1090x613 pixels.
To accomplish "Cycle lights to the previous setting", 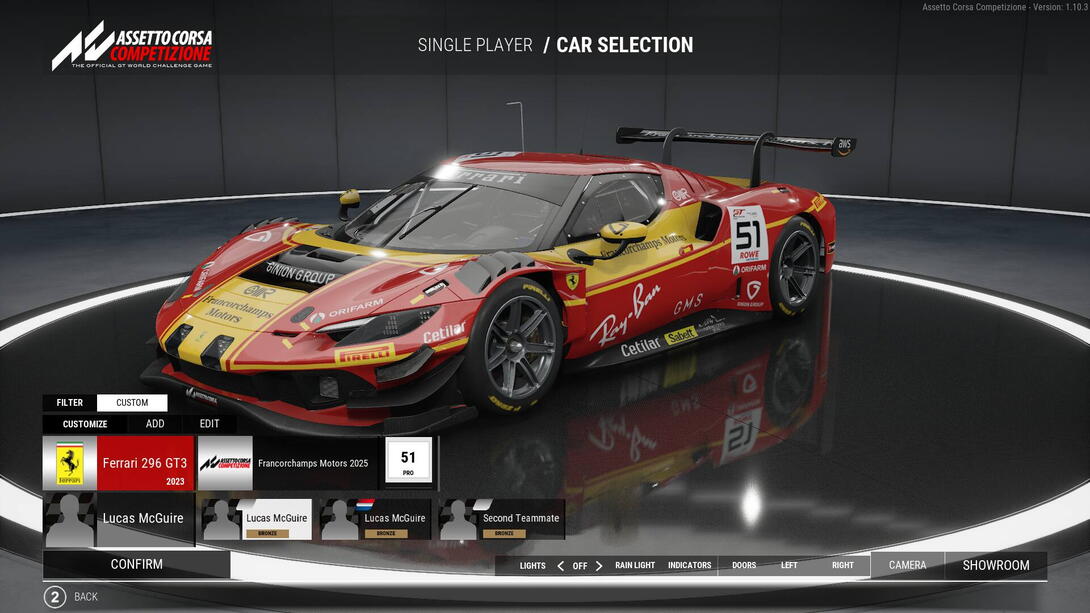I will tap(560, 566).
